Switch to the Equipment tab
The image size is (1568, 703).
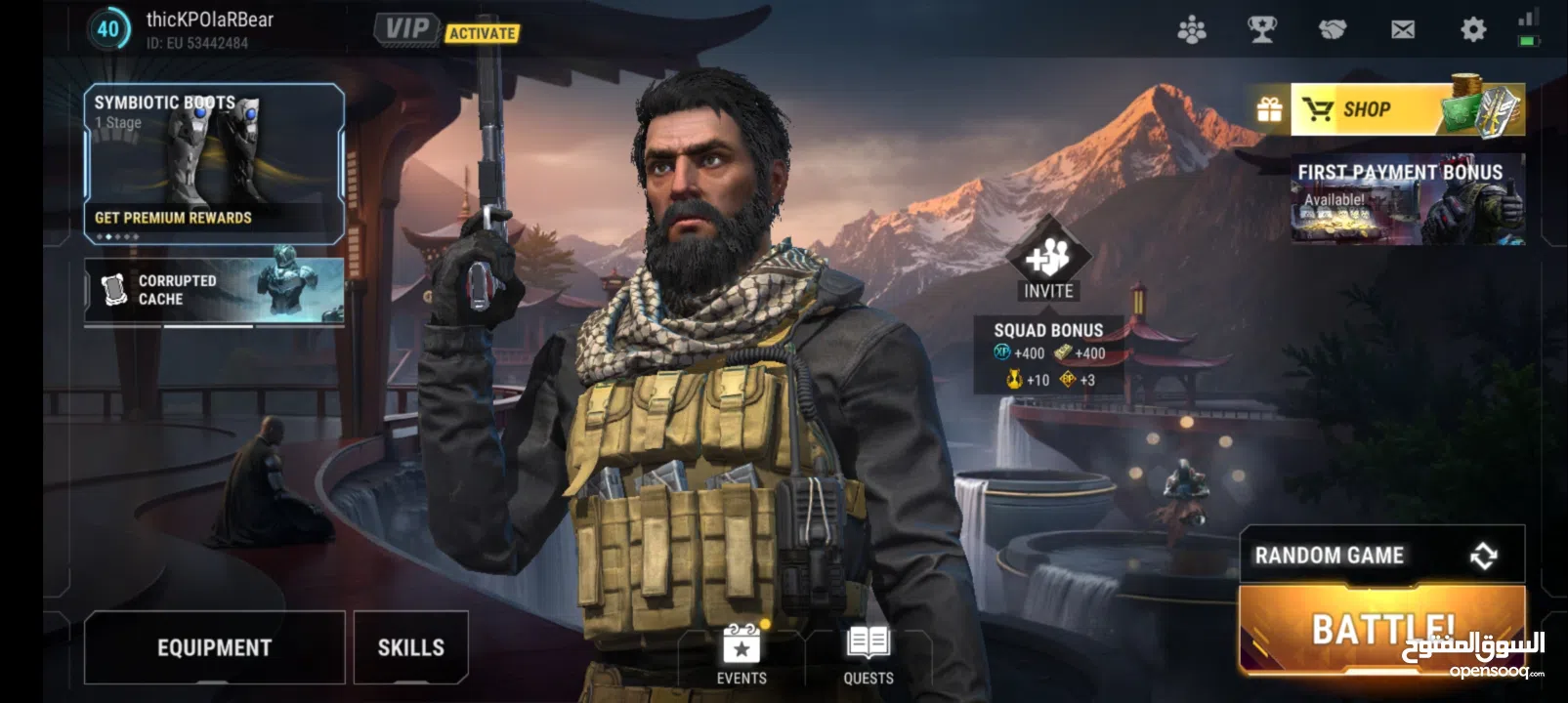point(215,646)
